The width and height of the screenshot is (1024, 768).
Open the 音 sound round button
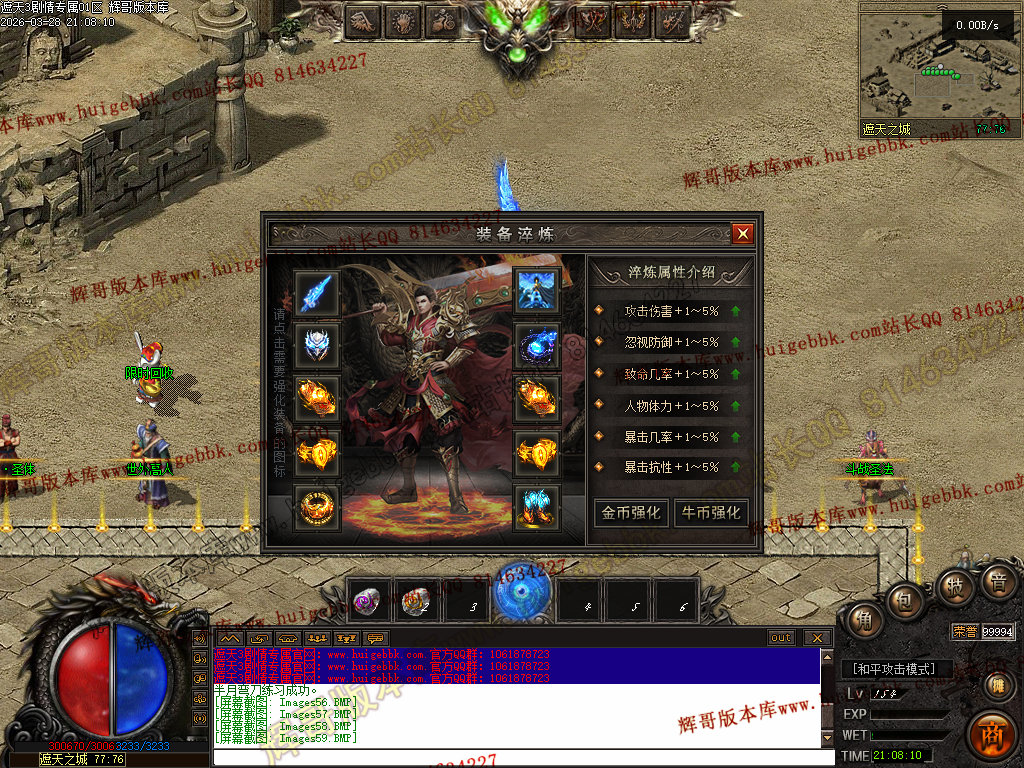click(x=997, y=581)
